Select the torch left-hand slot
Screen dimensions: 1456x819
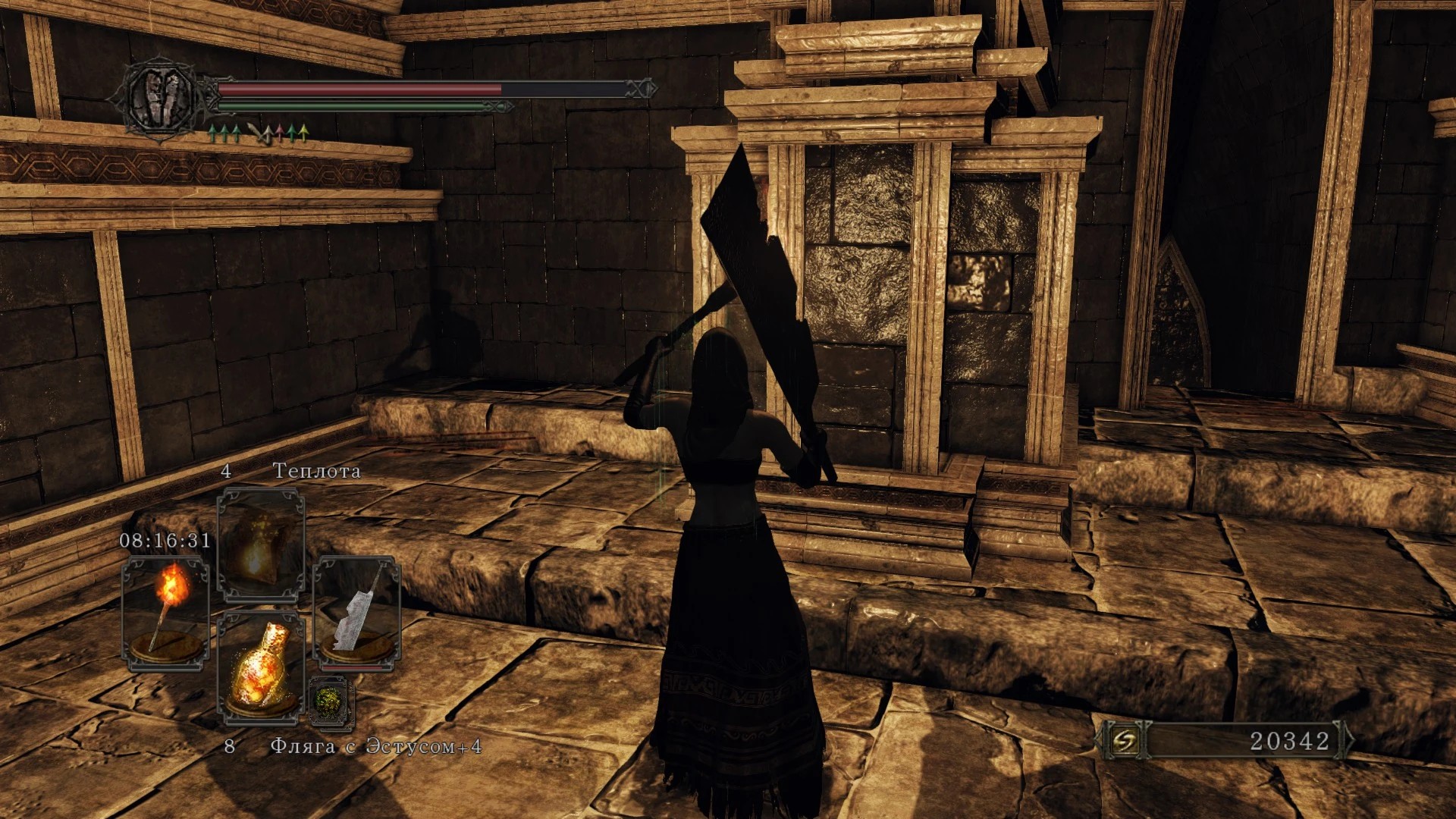tap(165, 613)
